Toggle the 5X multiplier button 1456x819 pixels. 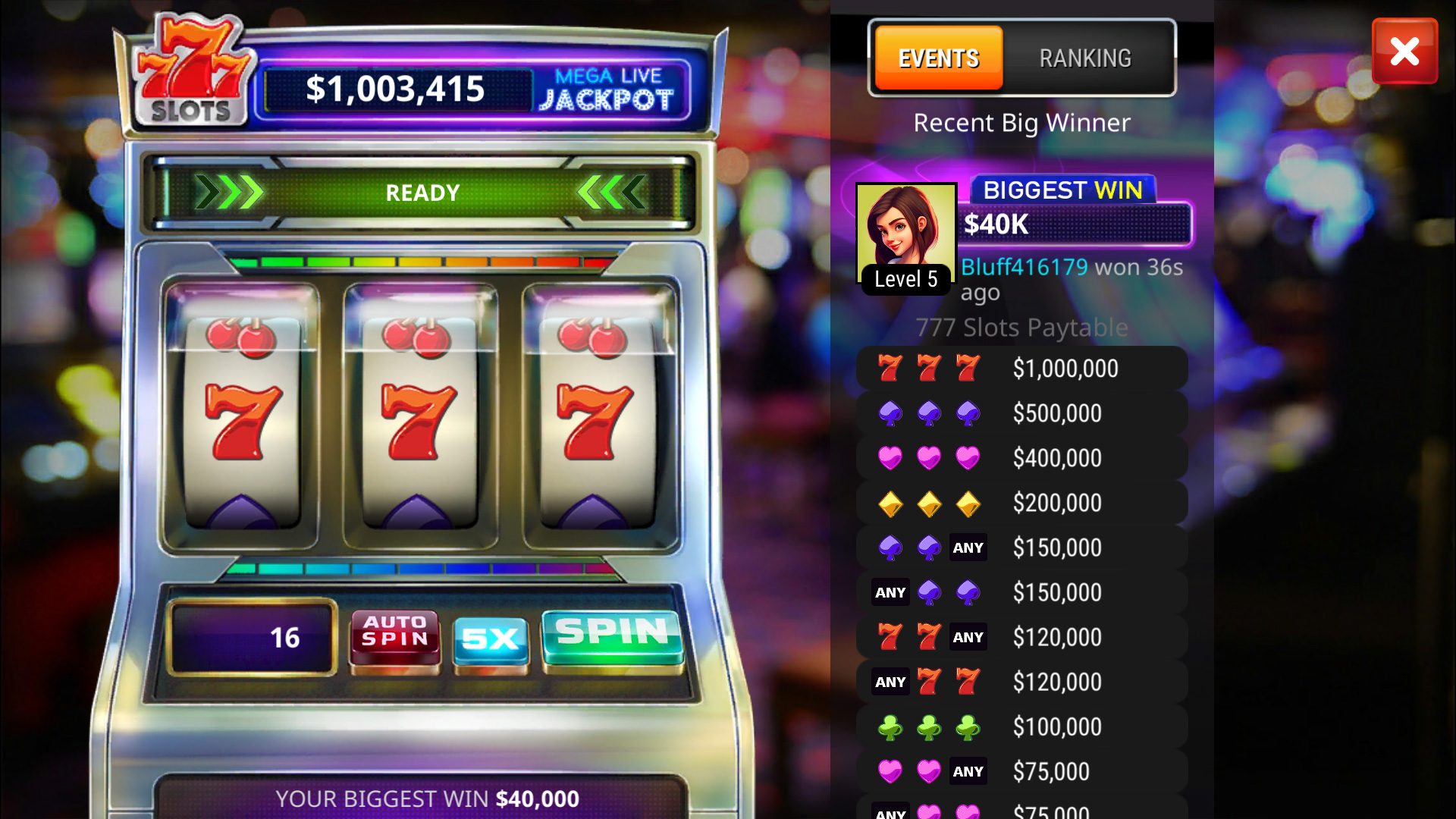490,639
